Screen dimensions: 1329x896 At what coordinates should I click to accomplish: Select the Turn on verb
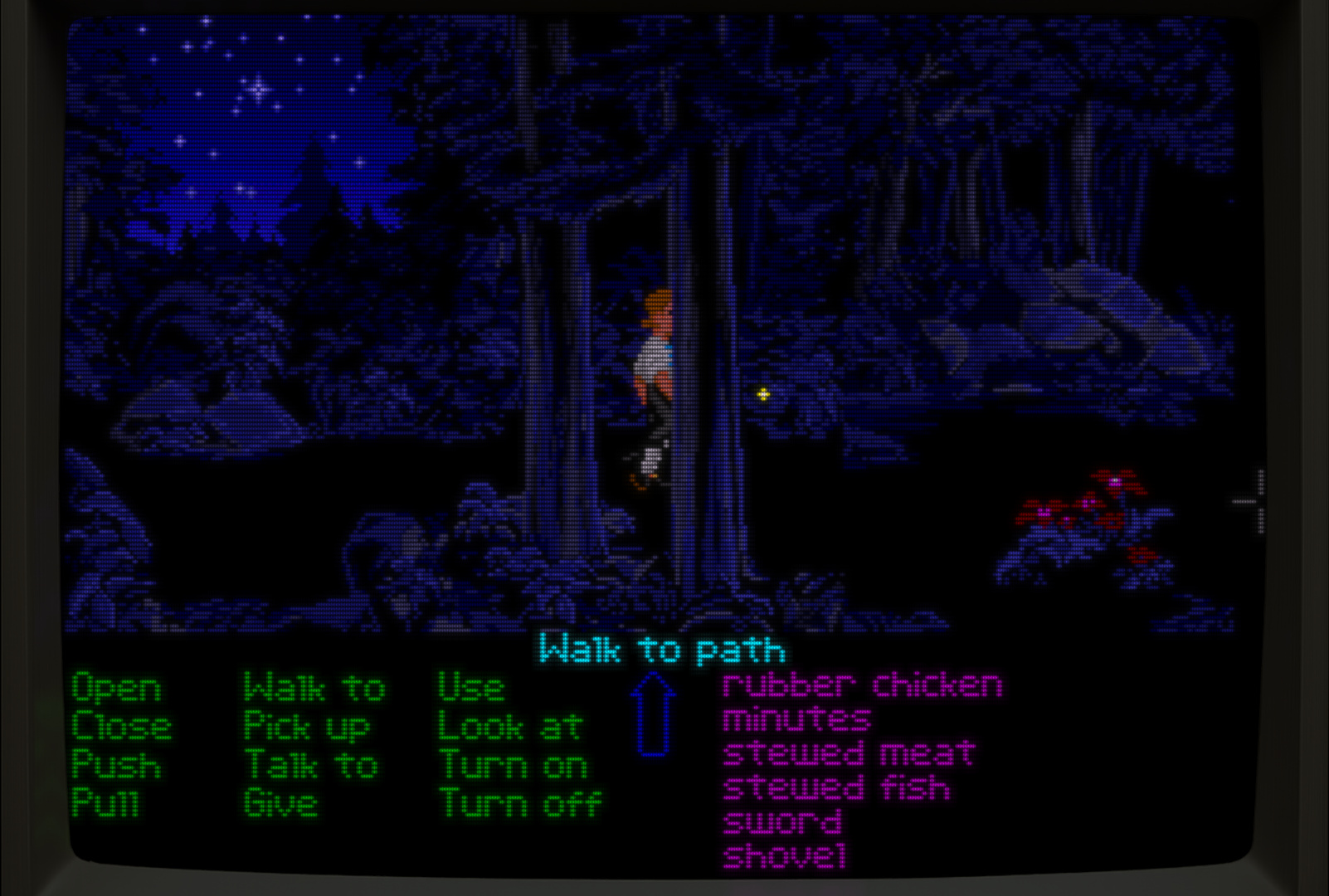tap(513, 766)
